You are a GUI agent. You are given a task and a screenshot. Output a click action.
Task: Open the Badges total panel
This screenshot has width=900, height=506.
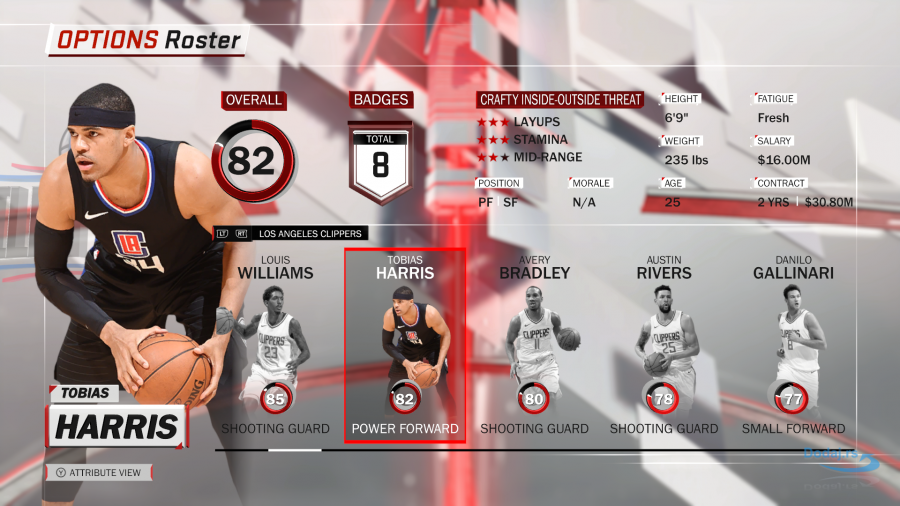(380, 160)
